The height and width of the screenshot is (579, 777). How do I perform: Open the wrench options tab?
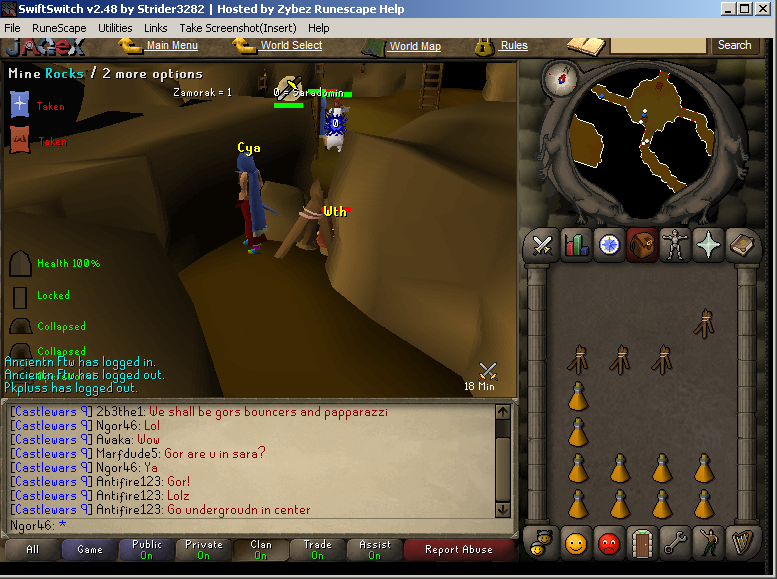point(675,543)
